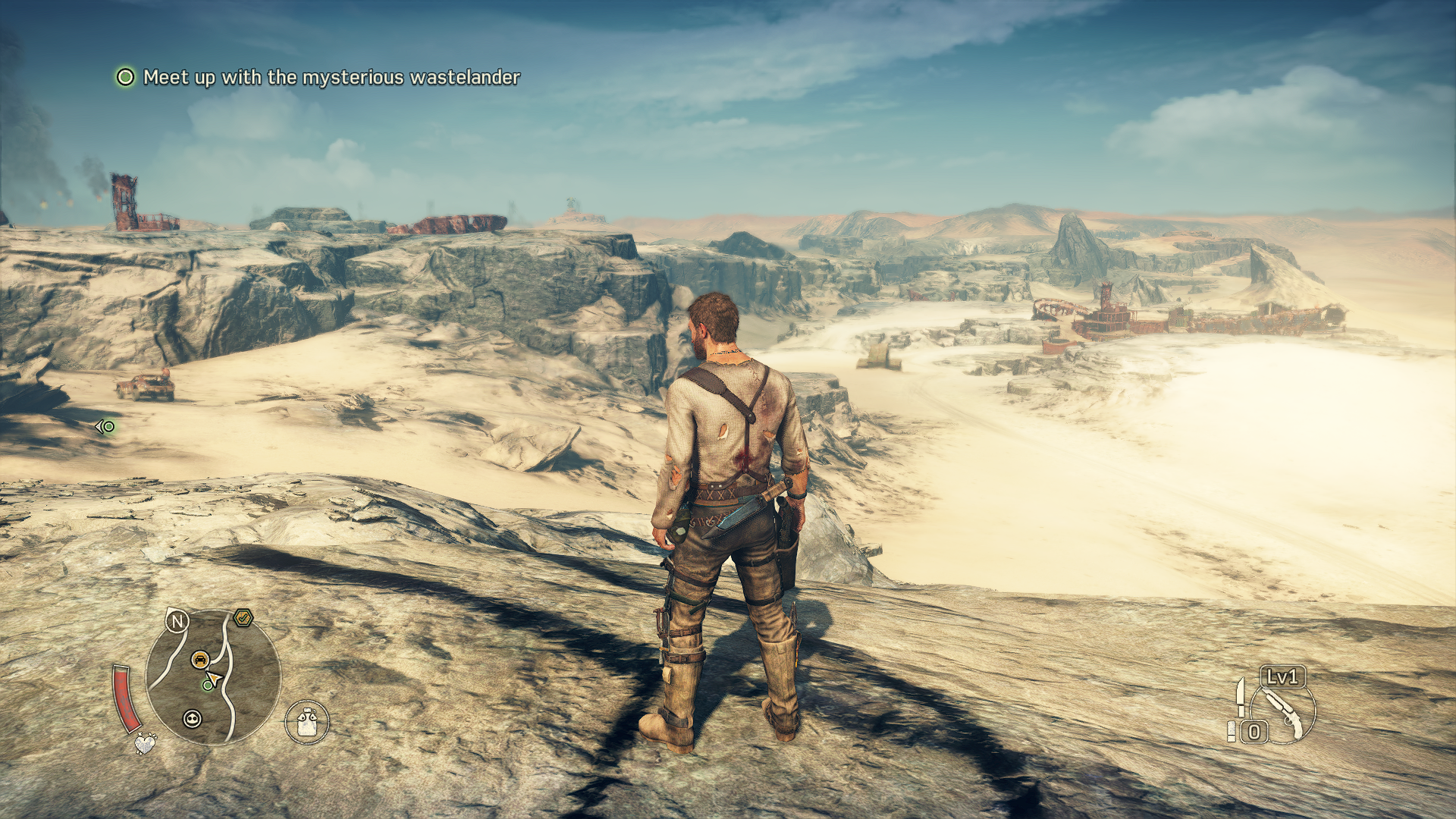
Task: Click the north compass indicator
Action: pos(177,622)
